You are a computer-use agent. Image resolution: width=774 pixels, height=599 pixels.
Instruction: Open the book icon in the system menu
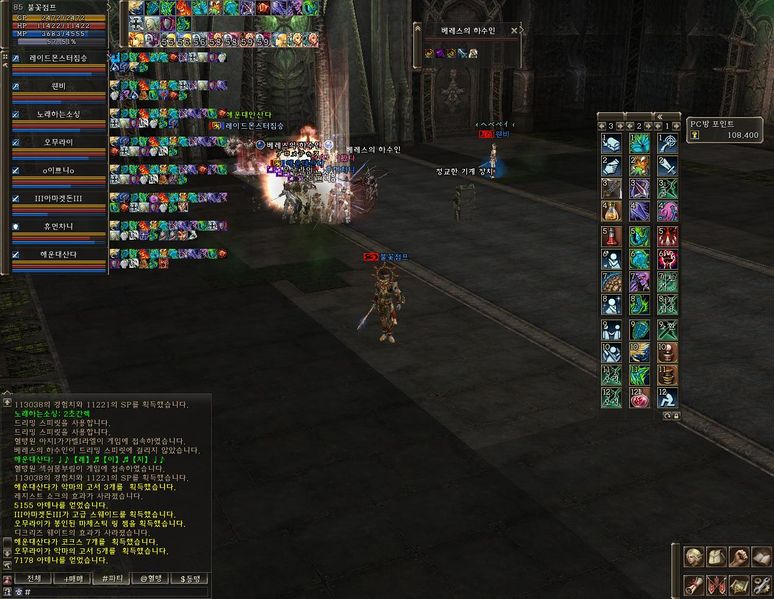pos(761,557)
